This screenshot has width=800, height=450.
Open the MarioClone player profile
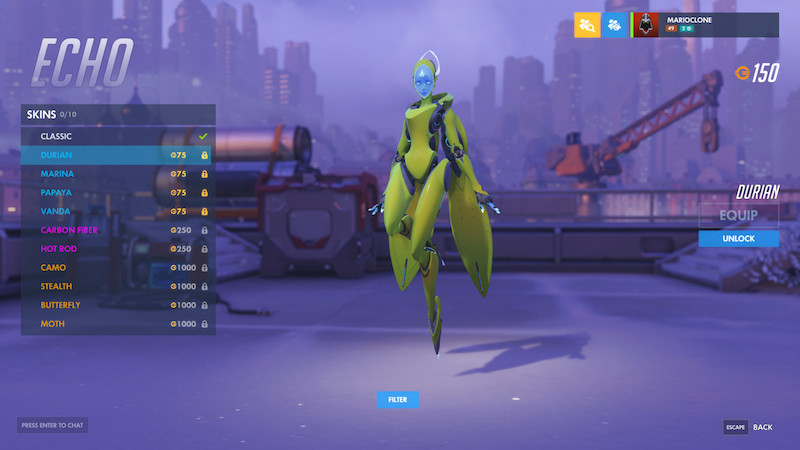[x=705, y=25]
